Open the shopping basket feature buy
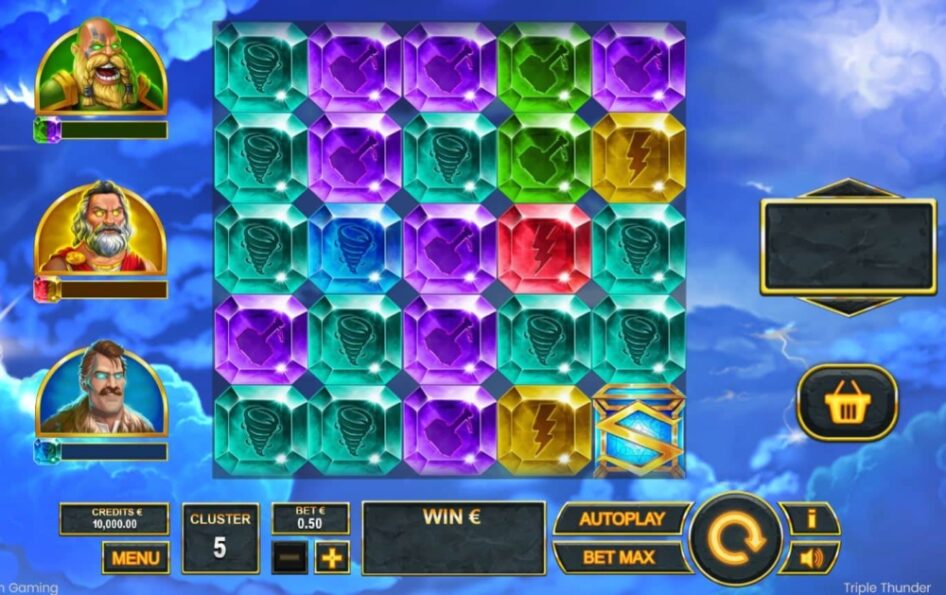 click(847, 403)
